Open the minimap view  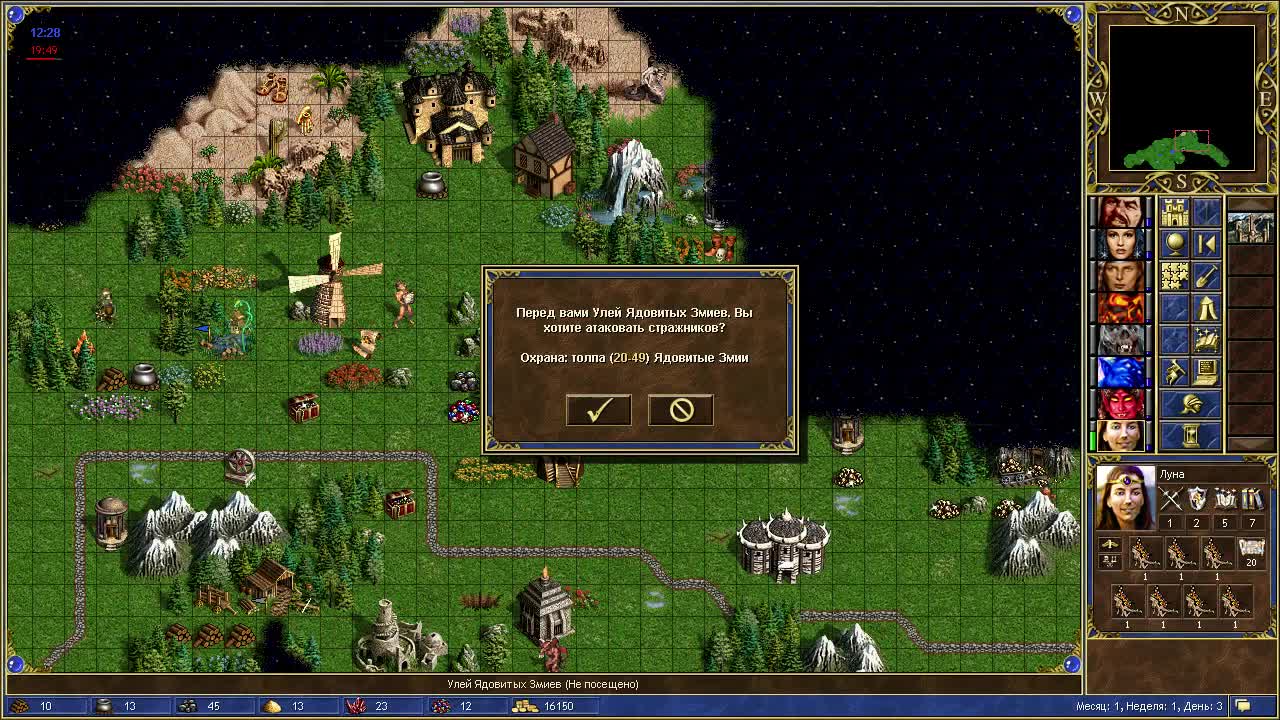pos(1181,97)
